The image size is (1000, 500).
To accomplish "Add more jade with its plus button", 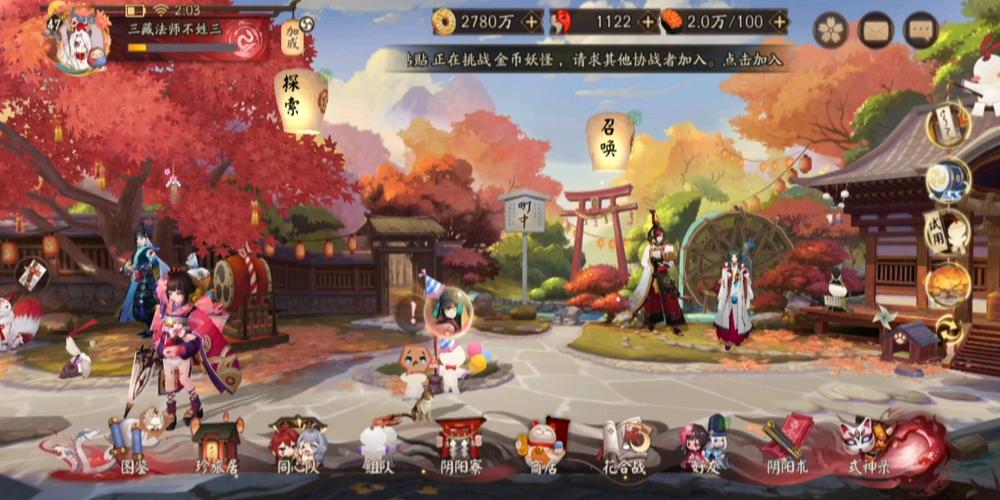I will (648, 21).
